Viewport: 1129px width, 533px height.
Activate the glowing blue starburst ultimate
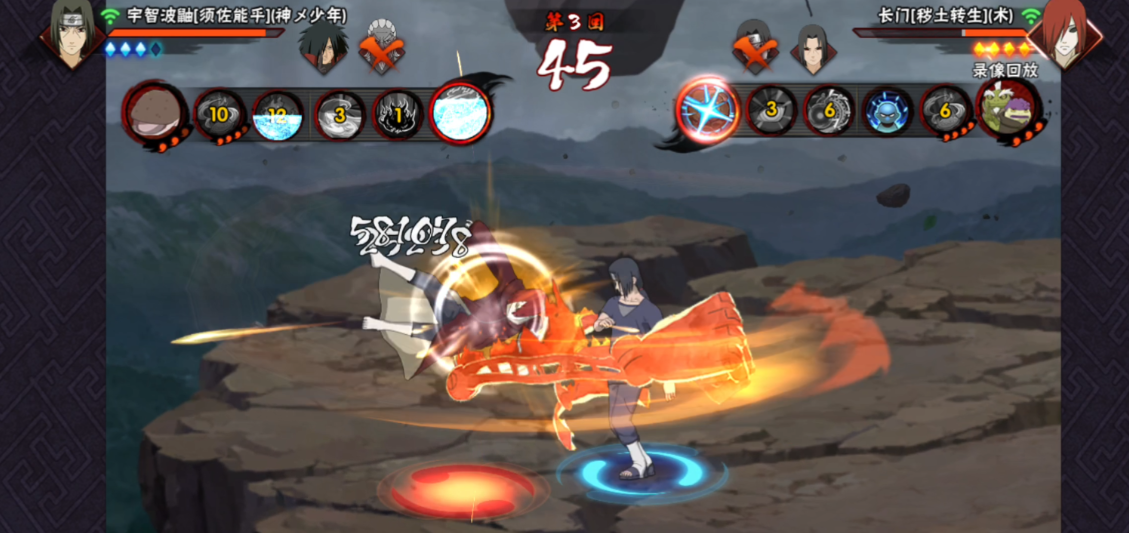(708, 111)
